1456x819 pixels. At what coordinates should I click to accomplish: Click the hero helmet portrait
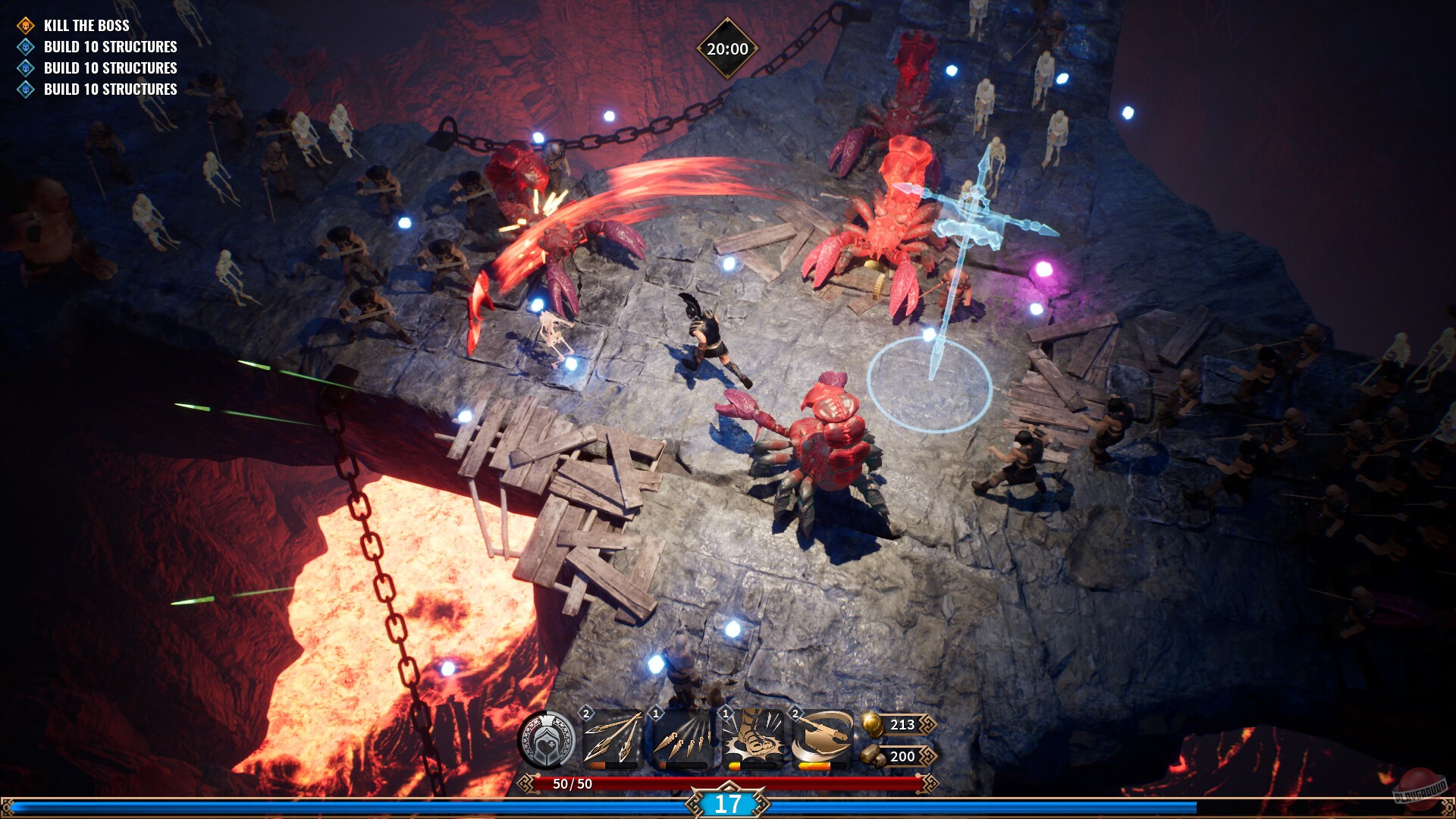pyautogui.click(x=548, y=737)
